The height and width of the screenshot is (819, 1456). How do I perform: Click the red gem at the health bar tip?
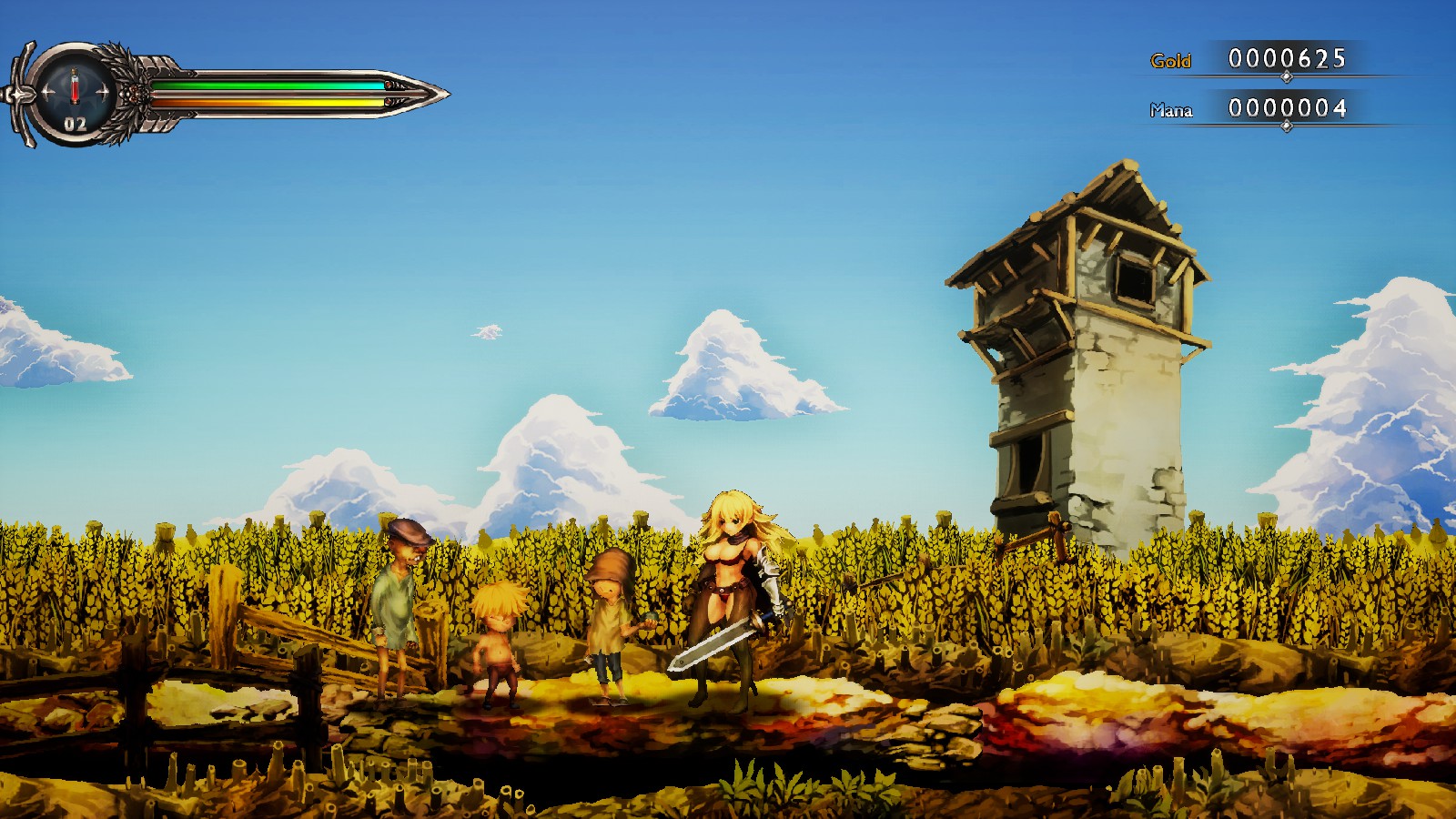coord(390,84)
